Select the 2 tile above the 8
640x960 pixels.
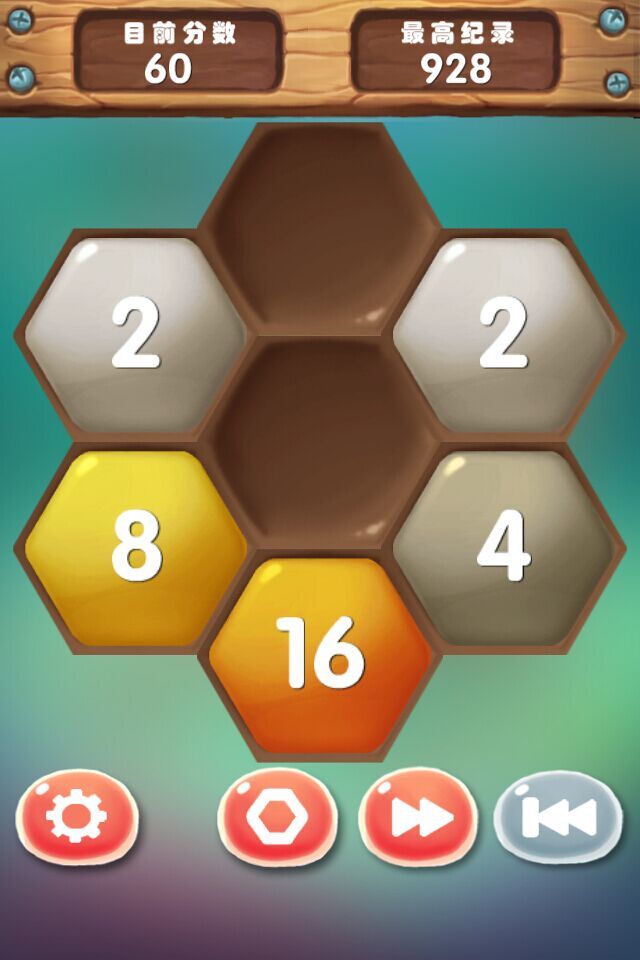click(x=136, y=334)
